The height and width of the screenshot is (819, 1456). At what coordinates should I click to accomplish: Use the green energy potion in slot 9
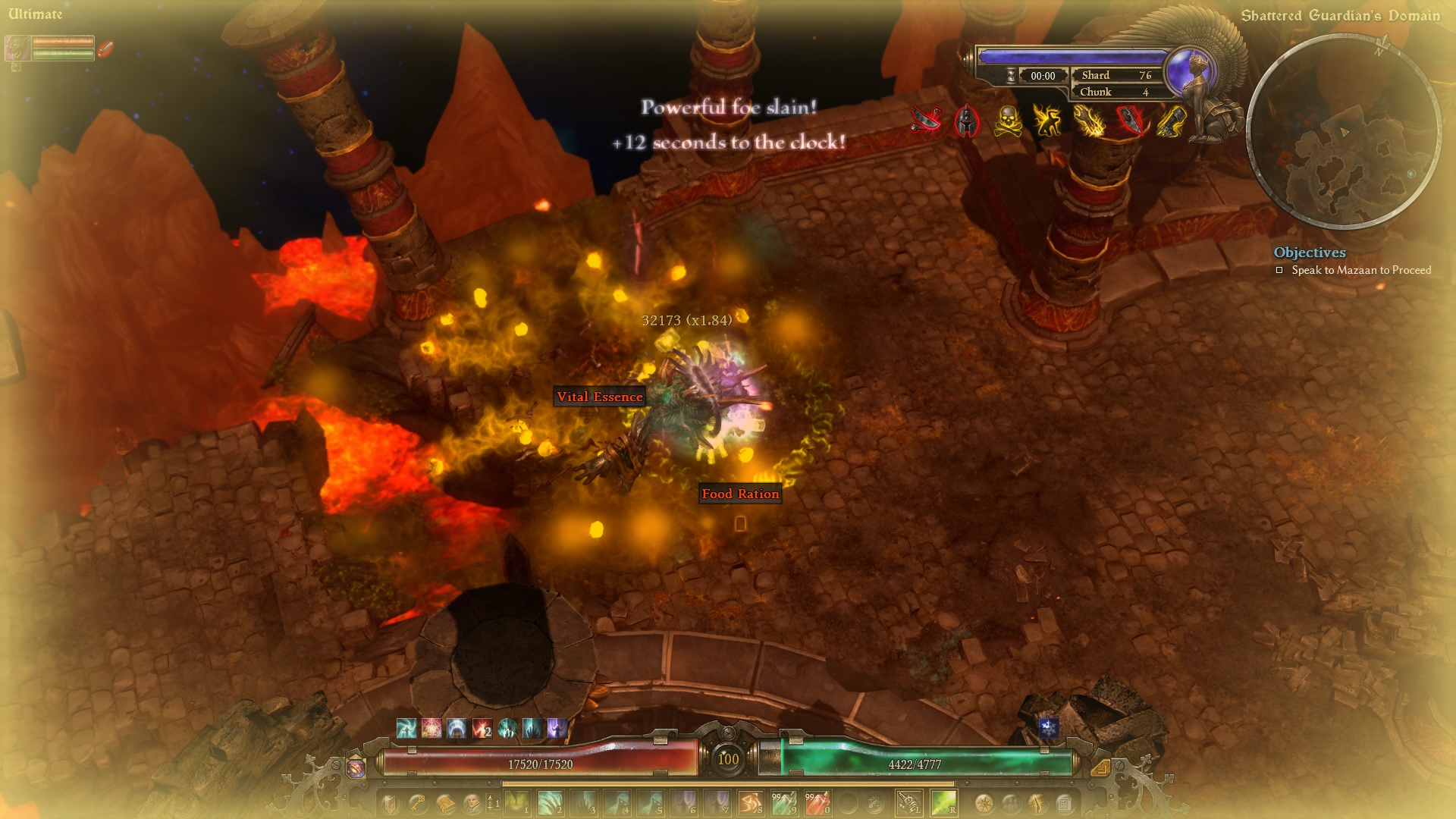click(783, 802)
